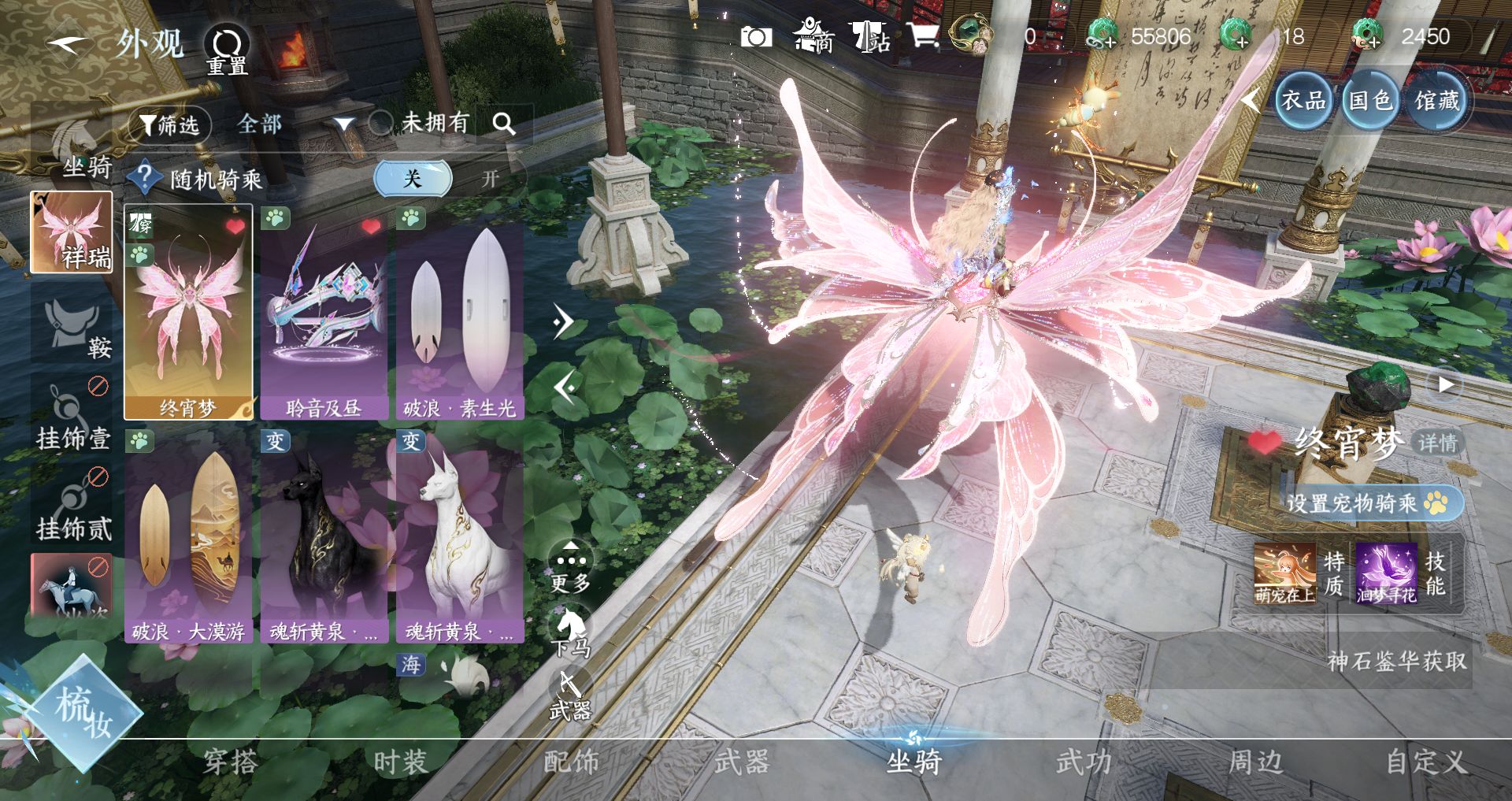Viewport: 1512px width, 801px height.
Task: Open the mount search magnifier
Action: point(504,124)
